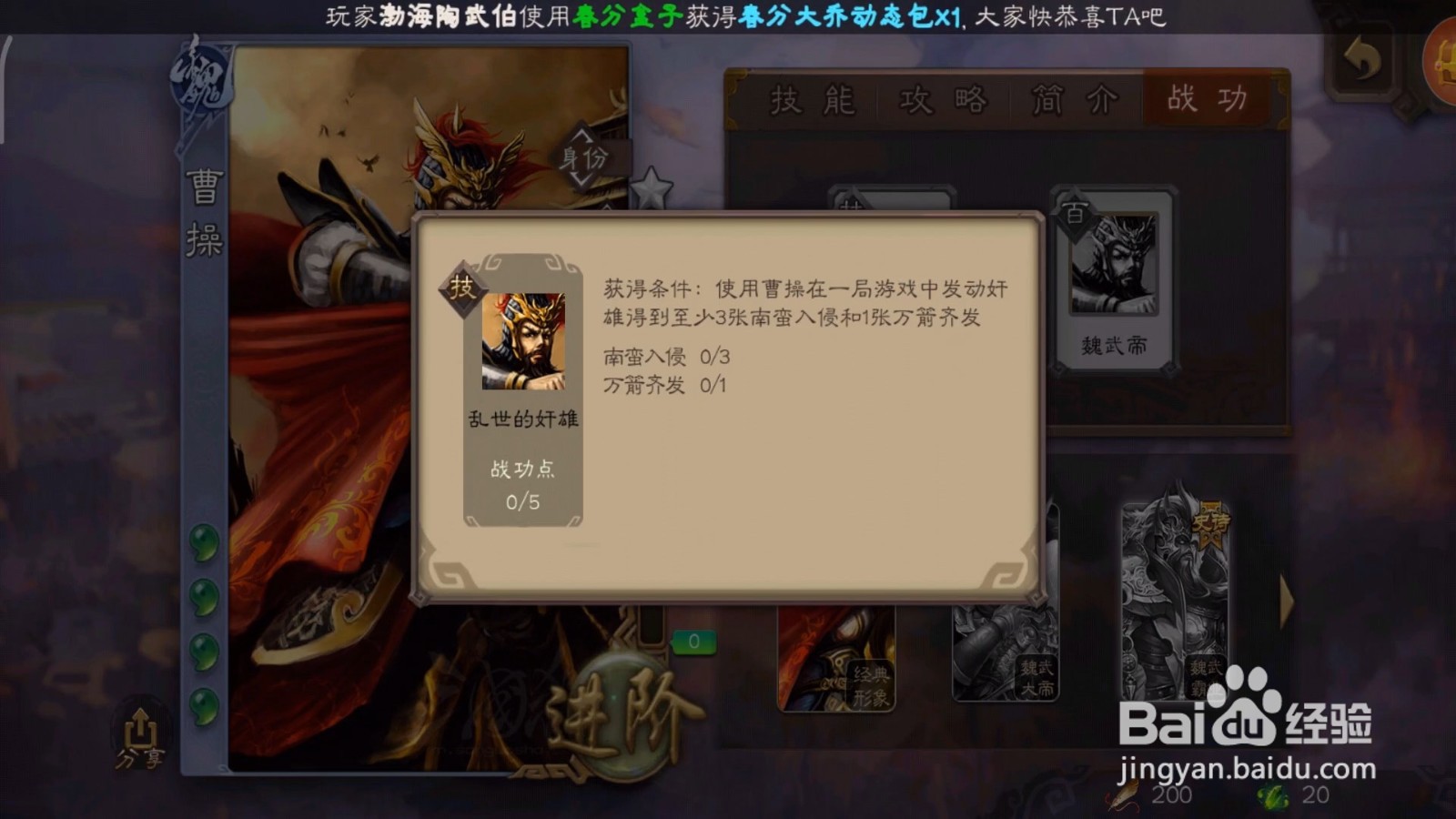Click the 技 badge on the skill tooltip

tap(462, 282)
